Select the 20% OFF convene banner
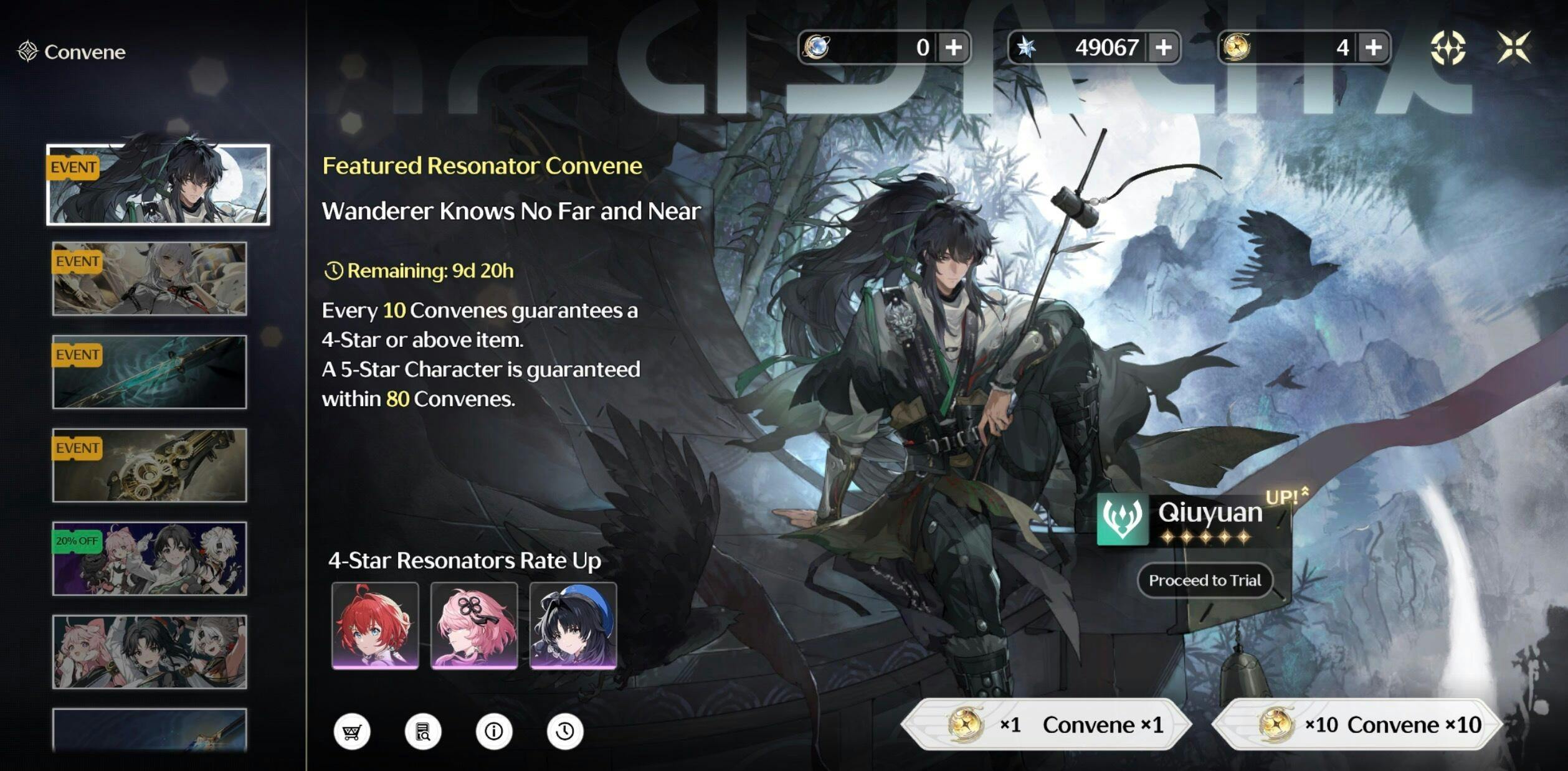Image resolution: width=1568 pixels, height=771 pixels. (x=150, y=559)
